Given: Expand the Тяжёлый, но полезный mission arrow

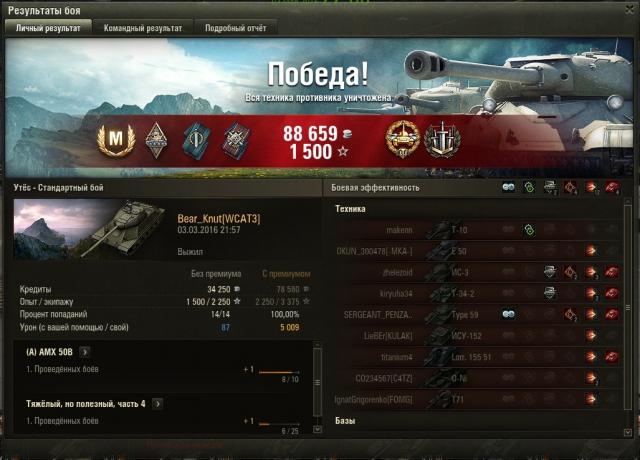Looking at the screenshot, I should [x=155, y=404].
